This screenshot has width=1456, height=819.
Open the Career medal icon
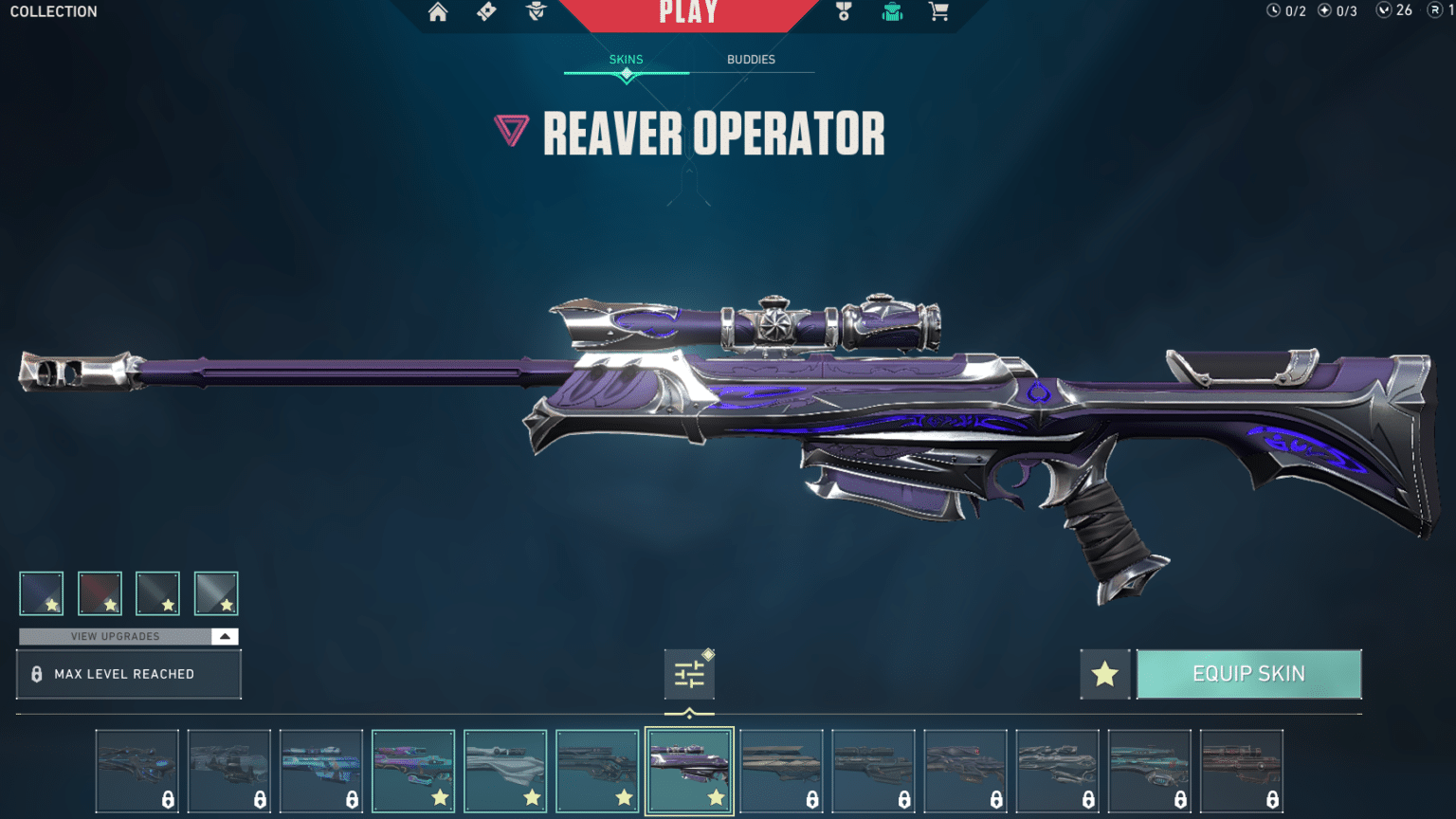pyautogui.click(x=844, y=13)
